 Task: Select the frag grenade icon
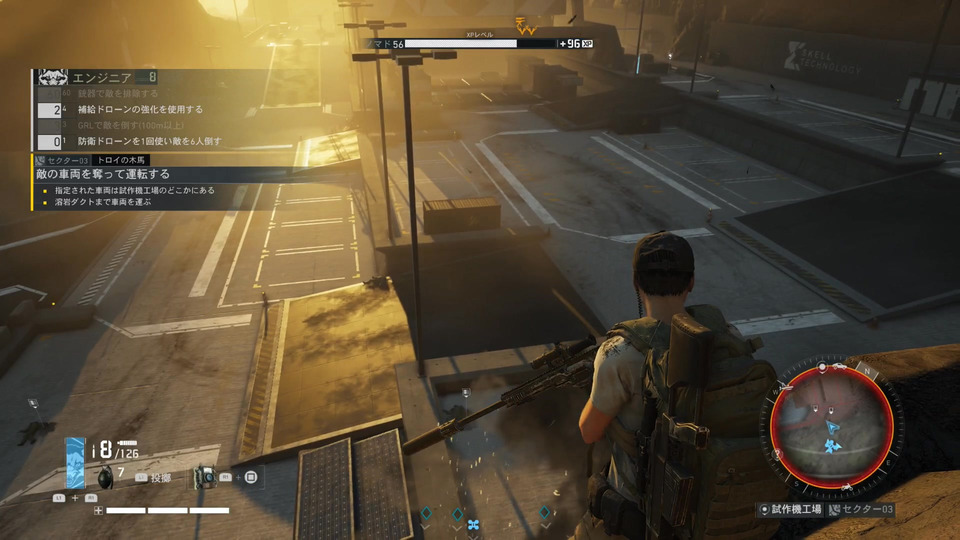106,477
